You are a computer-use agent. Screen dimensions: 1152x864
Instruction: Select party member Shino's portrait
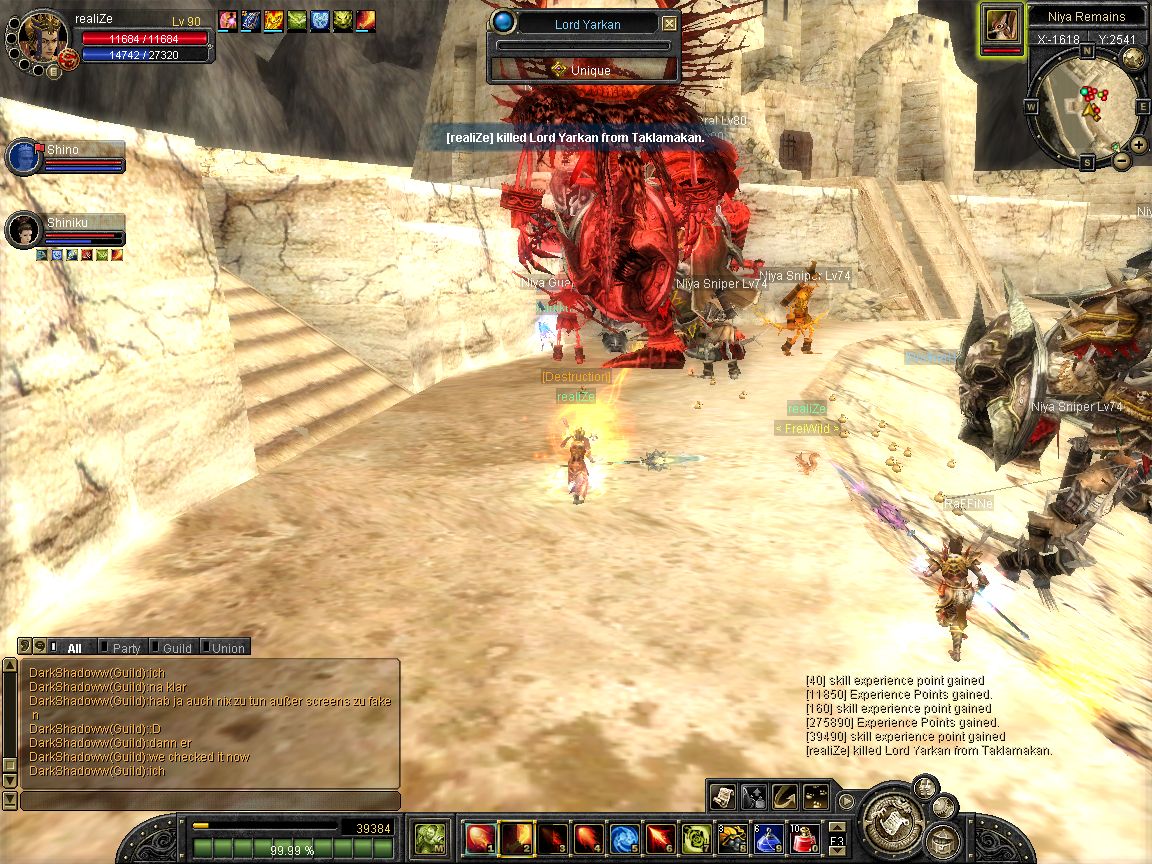point(22,158)
